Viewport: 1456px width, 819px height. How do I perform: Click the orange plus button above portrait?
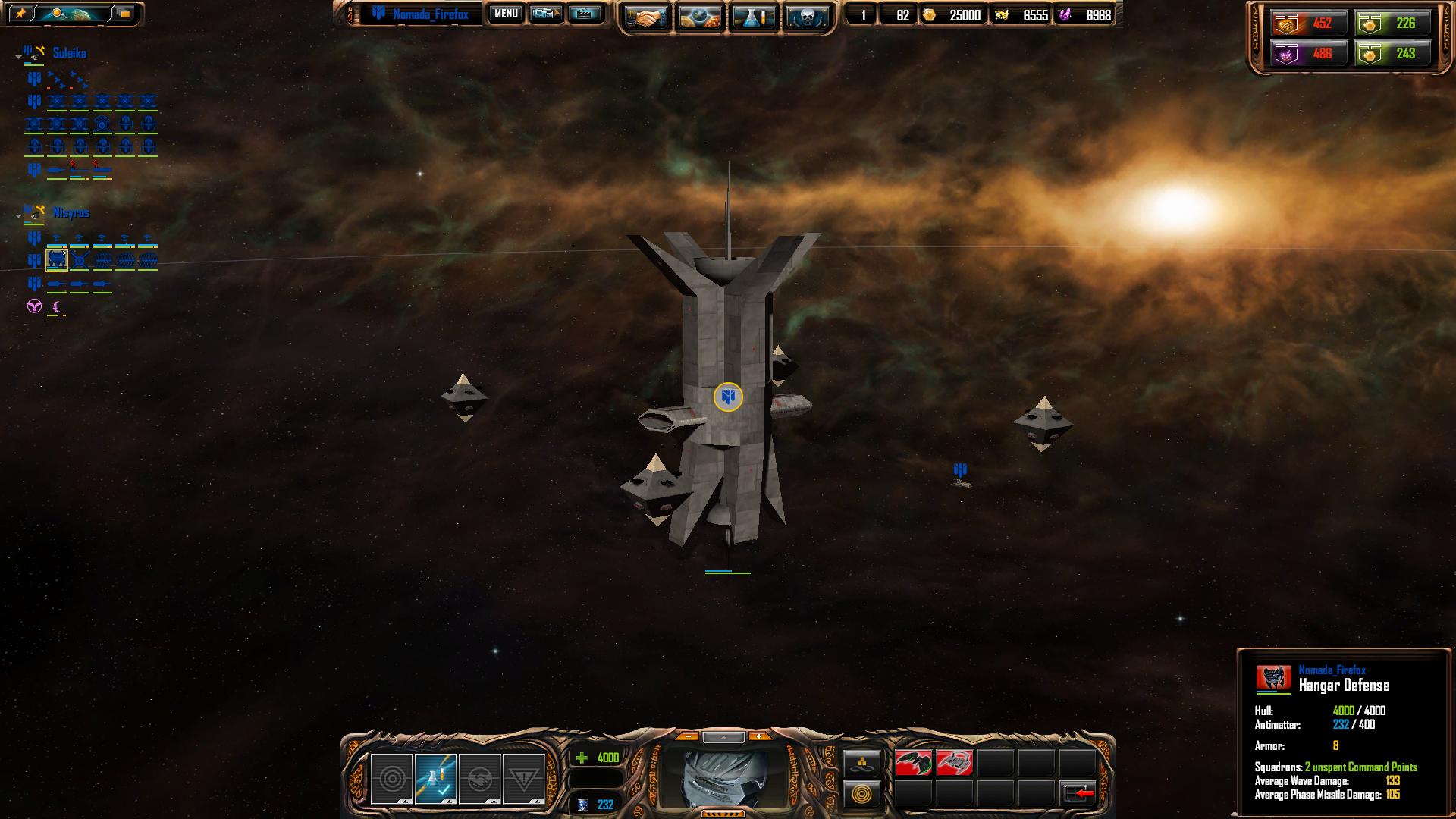click(x=758, y=736)
